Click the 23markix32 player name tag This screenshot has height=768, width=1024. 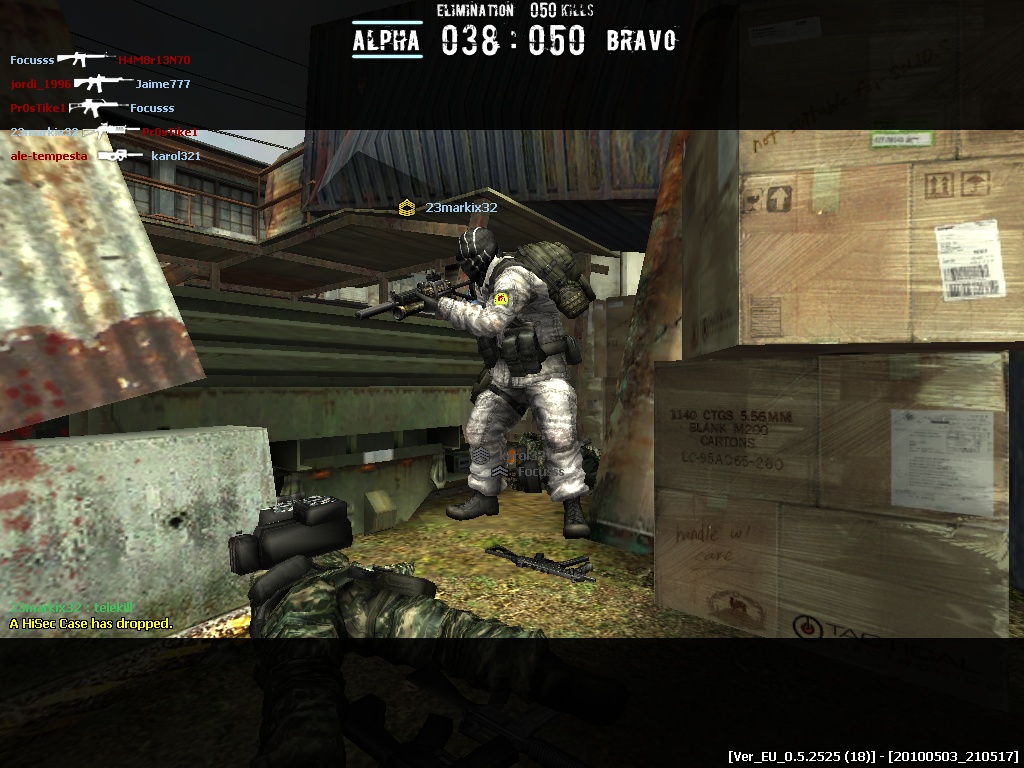[461, 208]
